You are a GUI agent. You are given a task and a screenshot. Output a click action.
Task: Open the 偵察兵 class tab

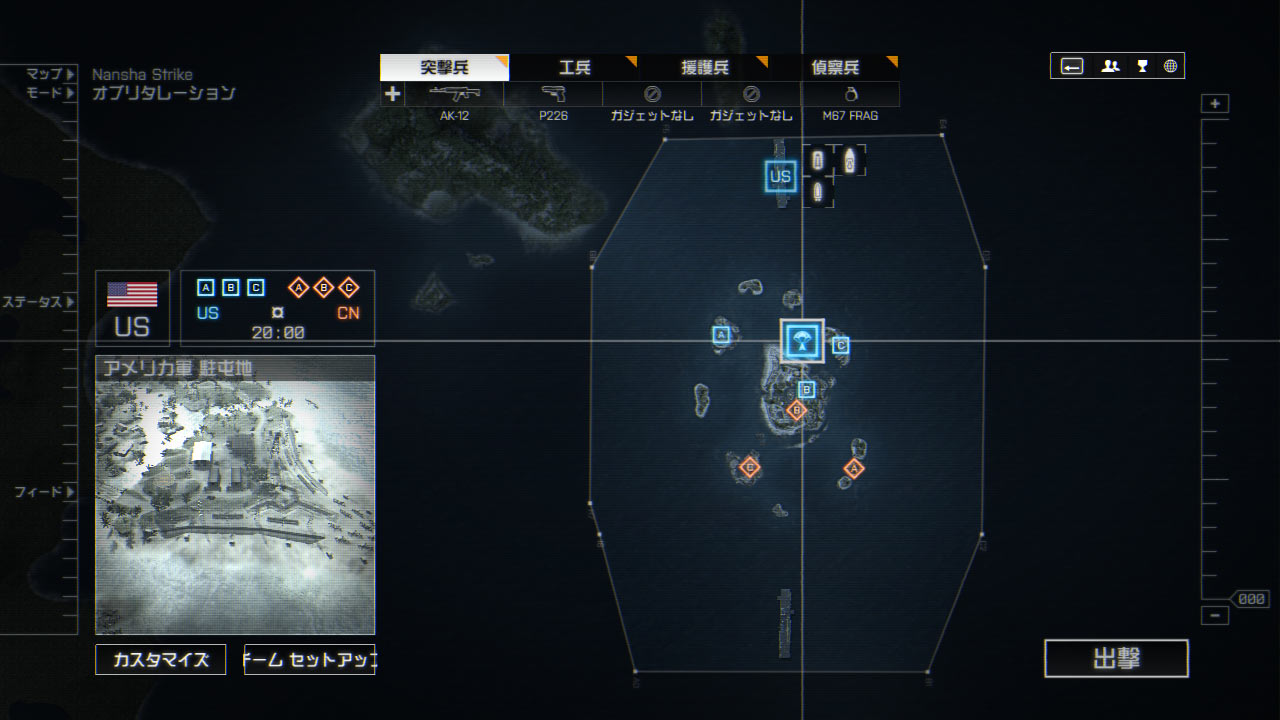(834, 68)
